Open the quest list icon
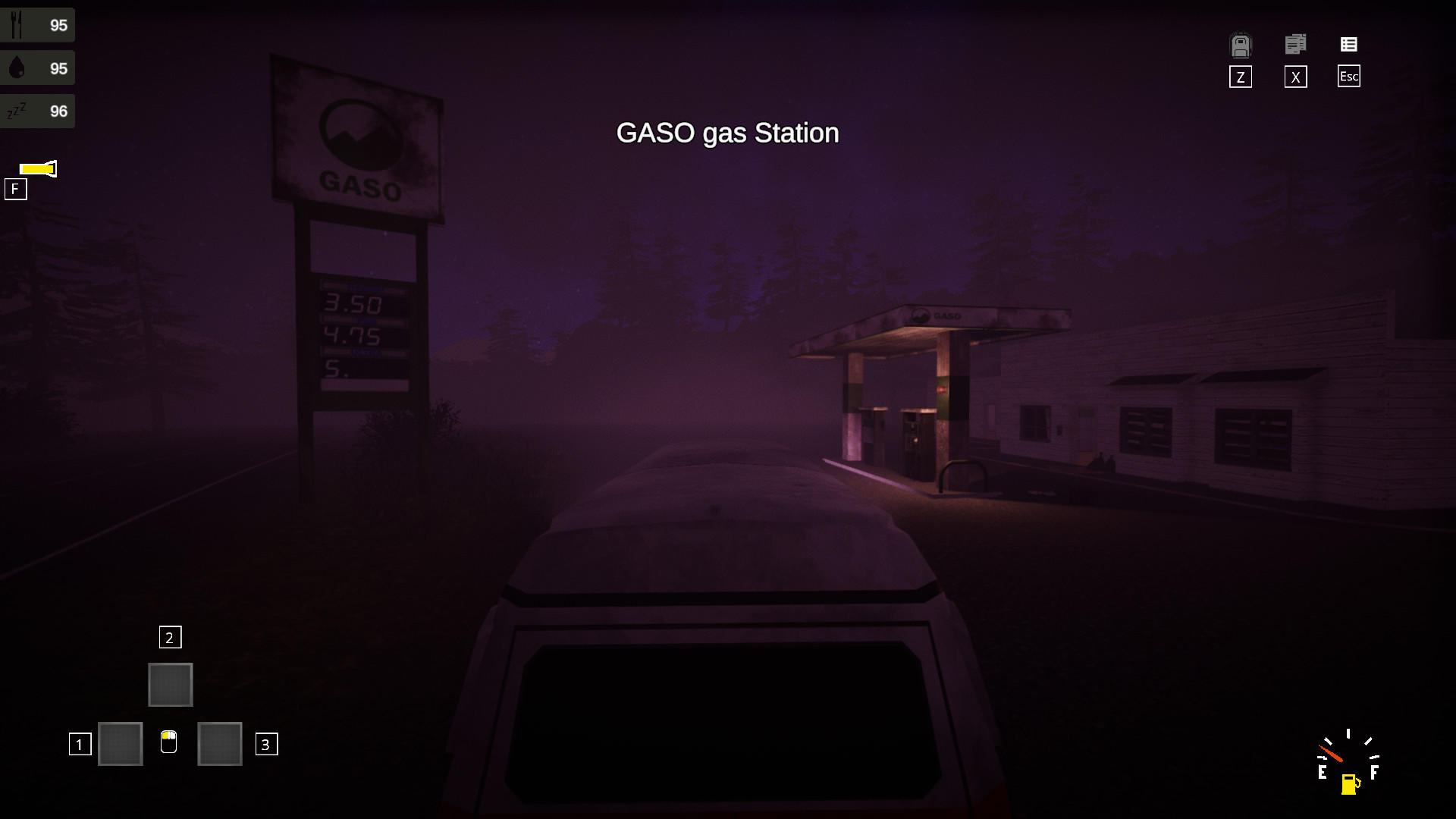The width and height of the screenshot is (1456, 819). click(x=1349, y=44)
